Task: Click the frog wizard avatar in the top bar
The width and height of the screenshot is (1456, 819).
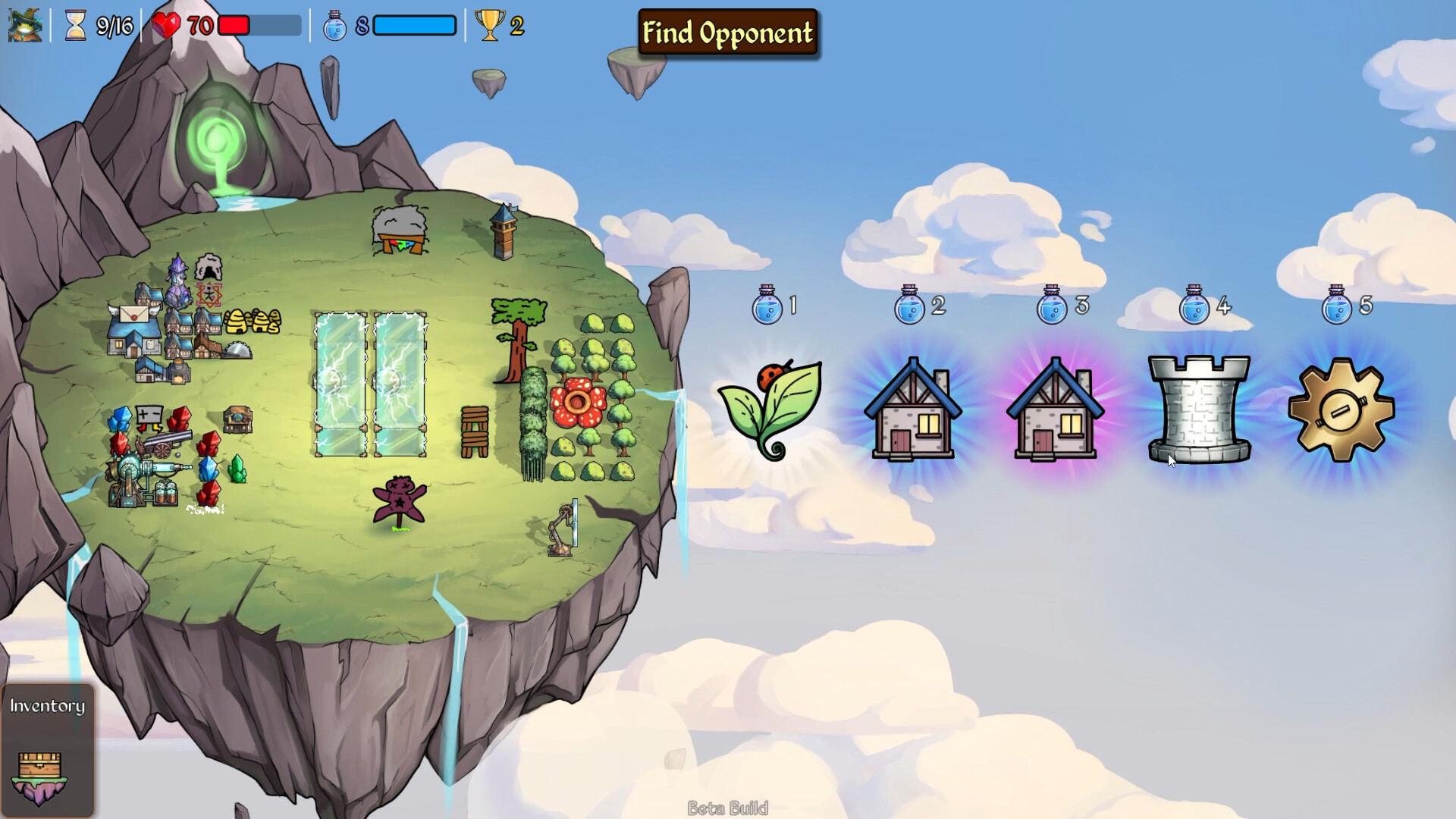Action: (x=24, y=27)
